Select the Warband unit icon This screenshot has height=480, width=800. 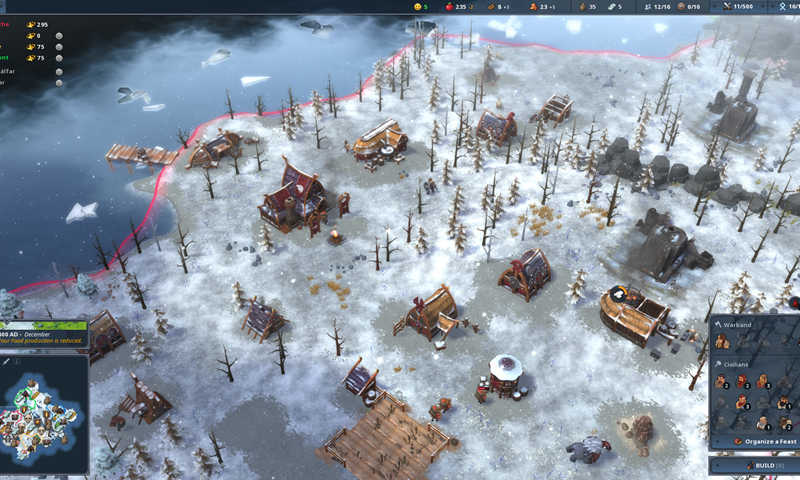[x=722, y=342]
